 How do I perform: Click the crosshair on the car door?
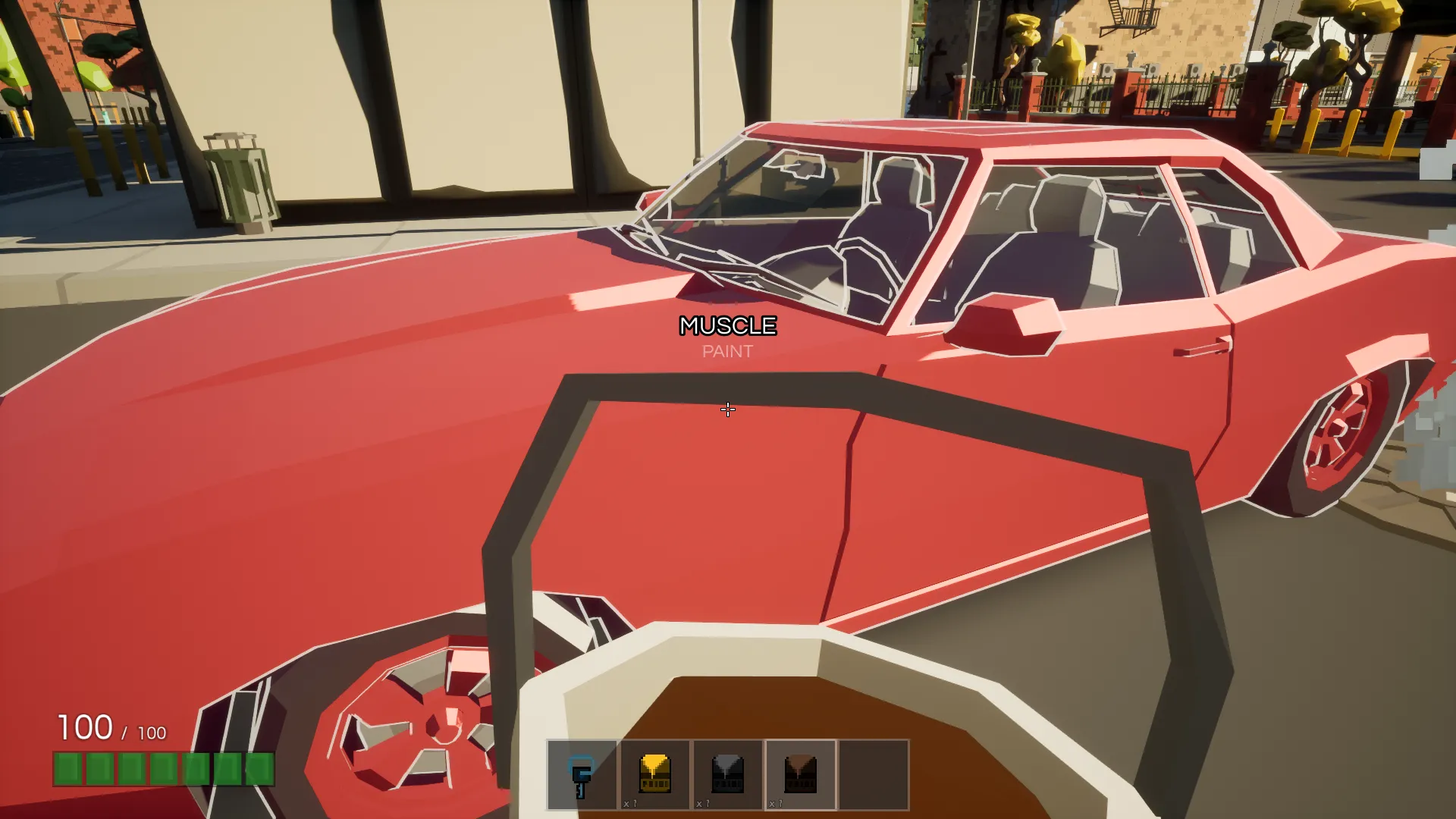pyautogui.click(x=727, y=409)
